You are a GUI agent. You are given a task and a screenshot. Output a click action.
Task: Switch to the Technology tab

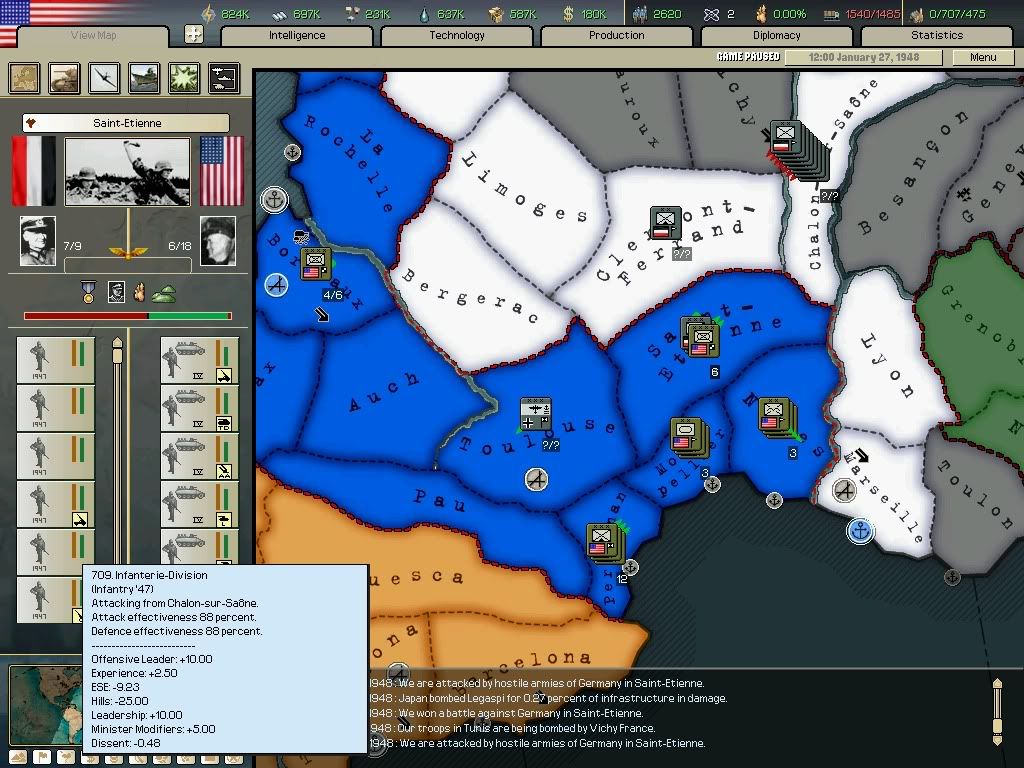coord(457,36)
